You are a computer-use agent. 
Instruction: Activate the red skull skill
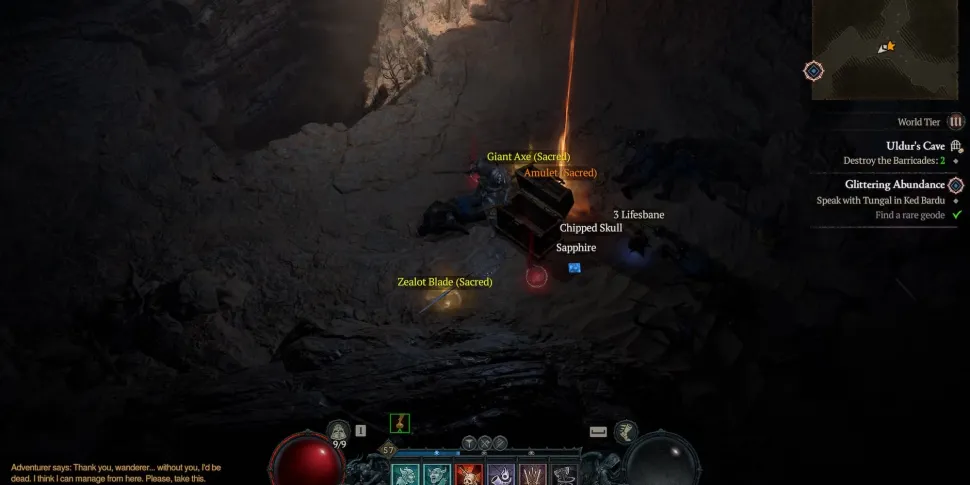[469, 475]
